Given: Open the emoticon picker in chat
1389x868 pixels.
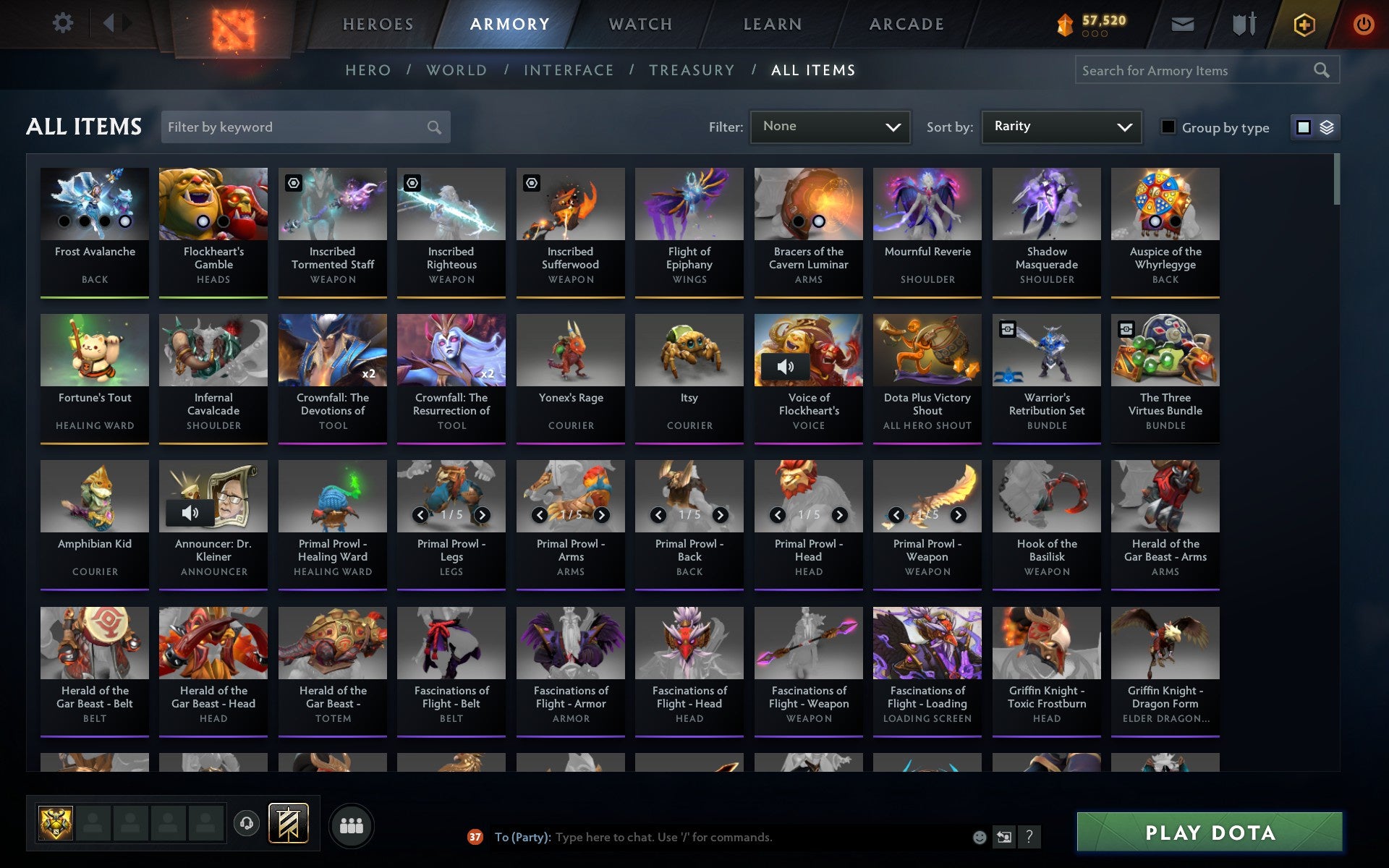Looking at the screenshot, I should pyautogui.click(x=980, y=837).
